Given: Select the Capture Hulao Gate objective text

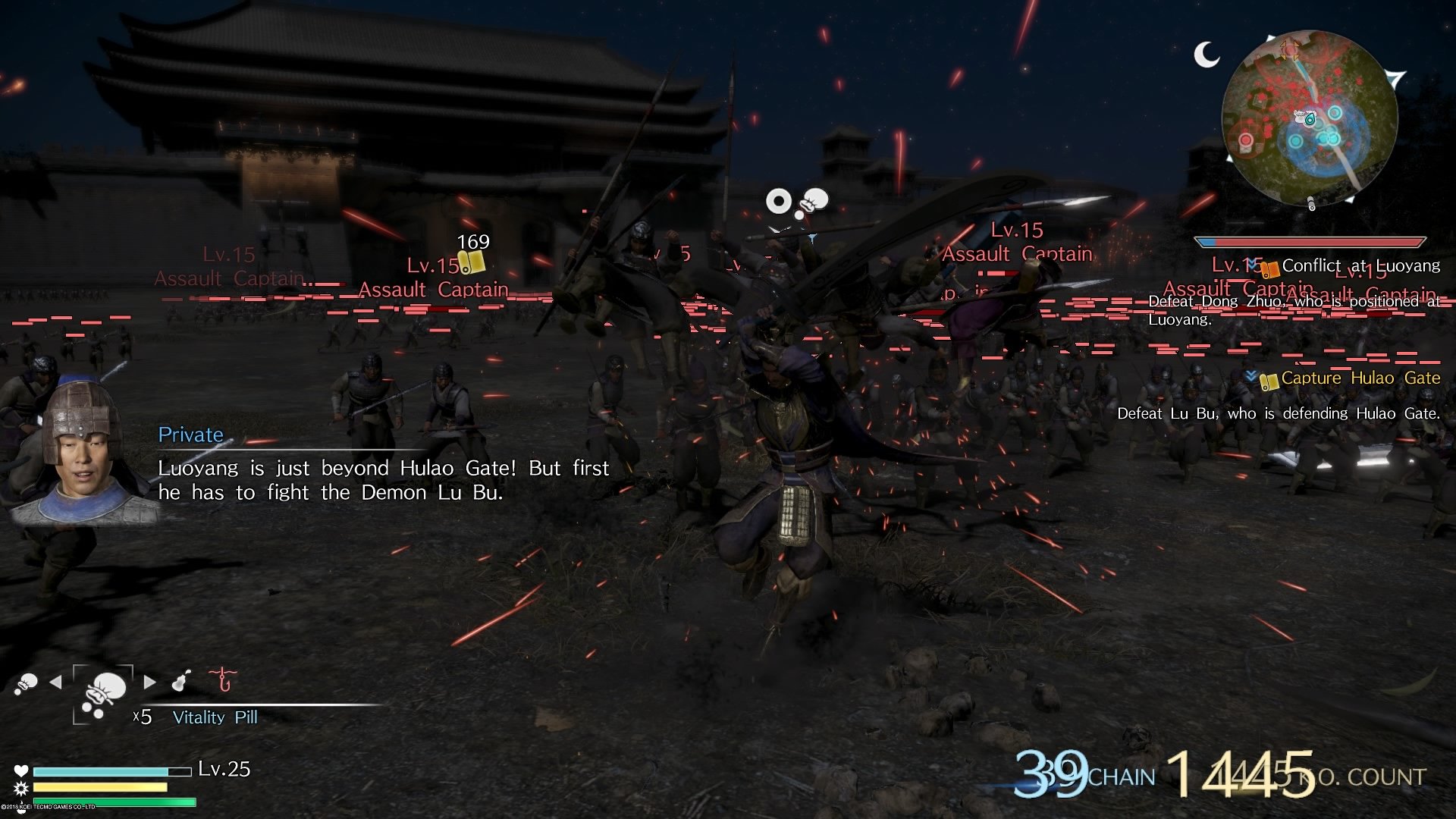Looking at the screenshot, I should click(x=1357, y=377).
